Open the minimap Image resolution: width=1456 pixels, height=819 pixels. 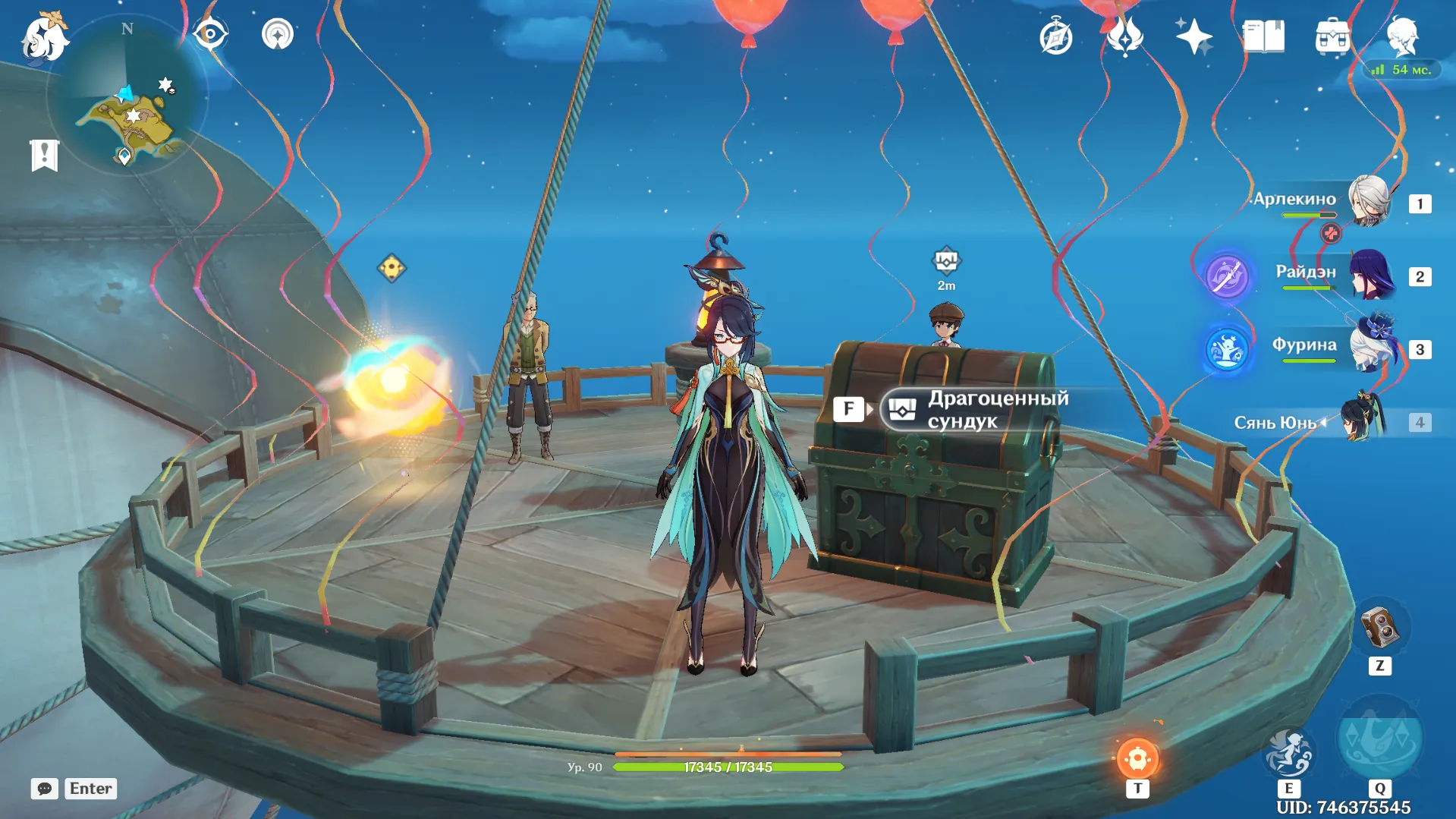point(127,95)
